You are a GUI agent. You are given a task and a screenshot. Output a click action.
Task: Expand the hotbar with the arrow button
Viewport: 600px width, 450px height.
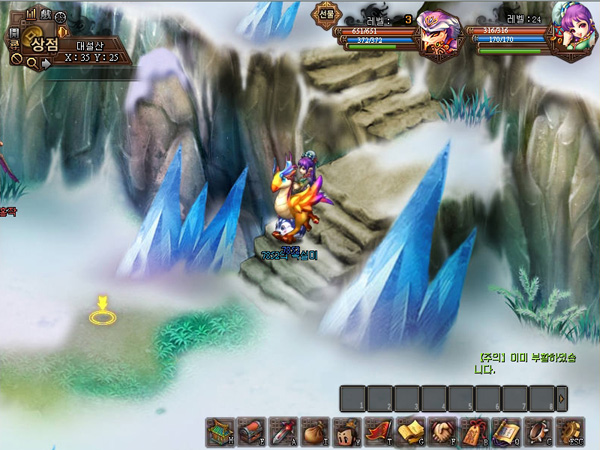561,398
